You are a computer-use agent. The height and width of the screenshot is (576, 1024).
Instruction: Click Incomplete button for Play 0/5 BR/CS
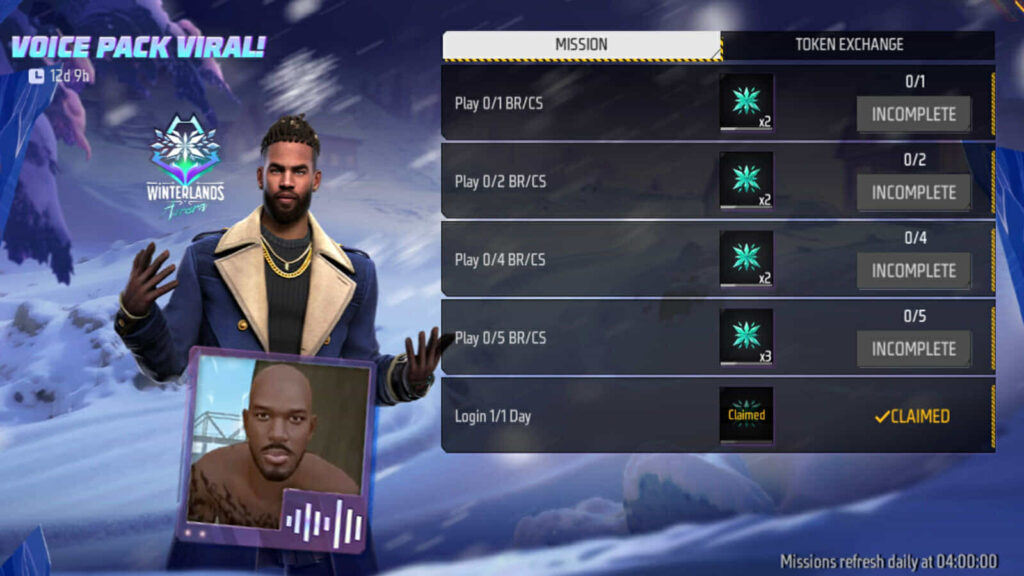click(x=913, y=349)
